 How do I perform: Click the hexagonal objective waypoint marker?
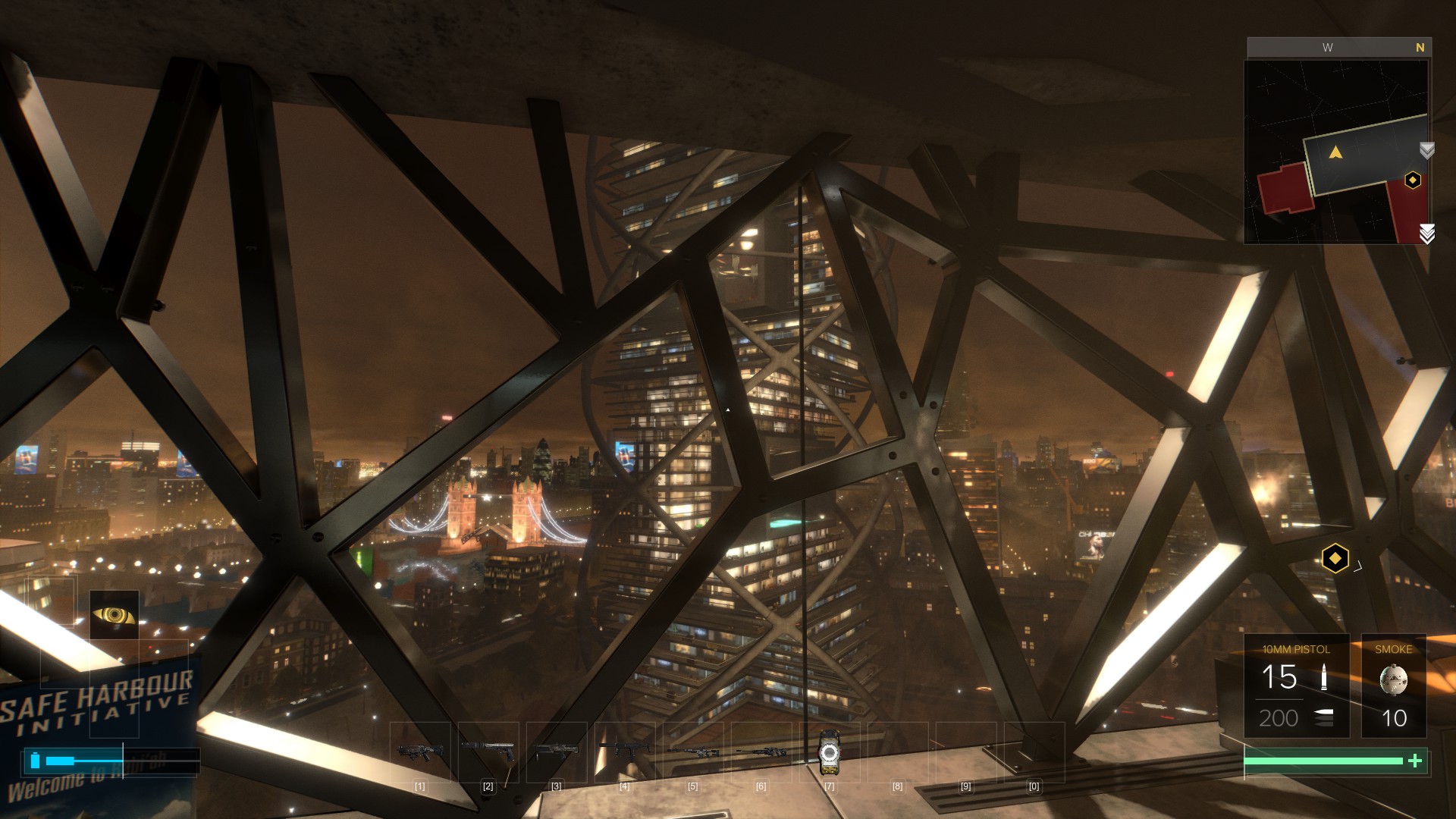(1335, 559)
